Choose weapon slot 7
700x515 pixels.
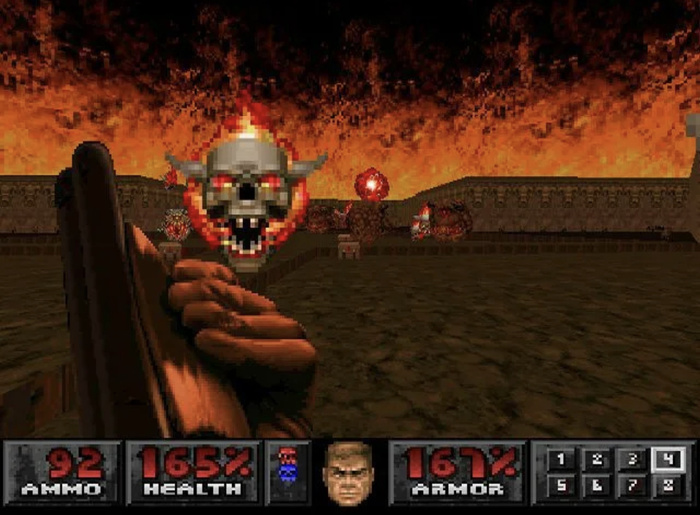[x=631, y=485]
